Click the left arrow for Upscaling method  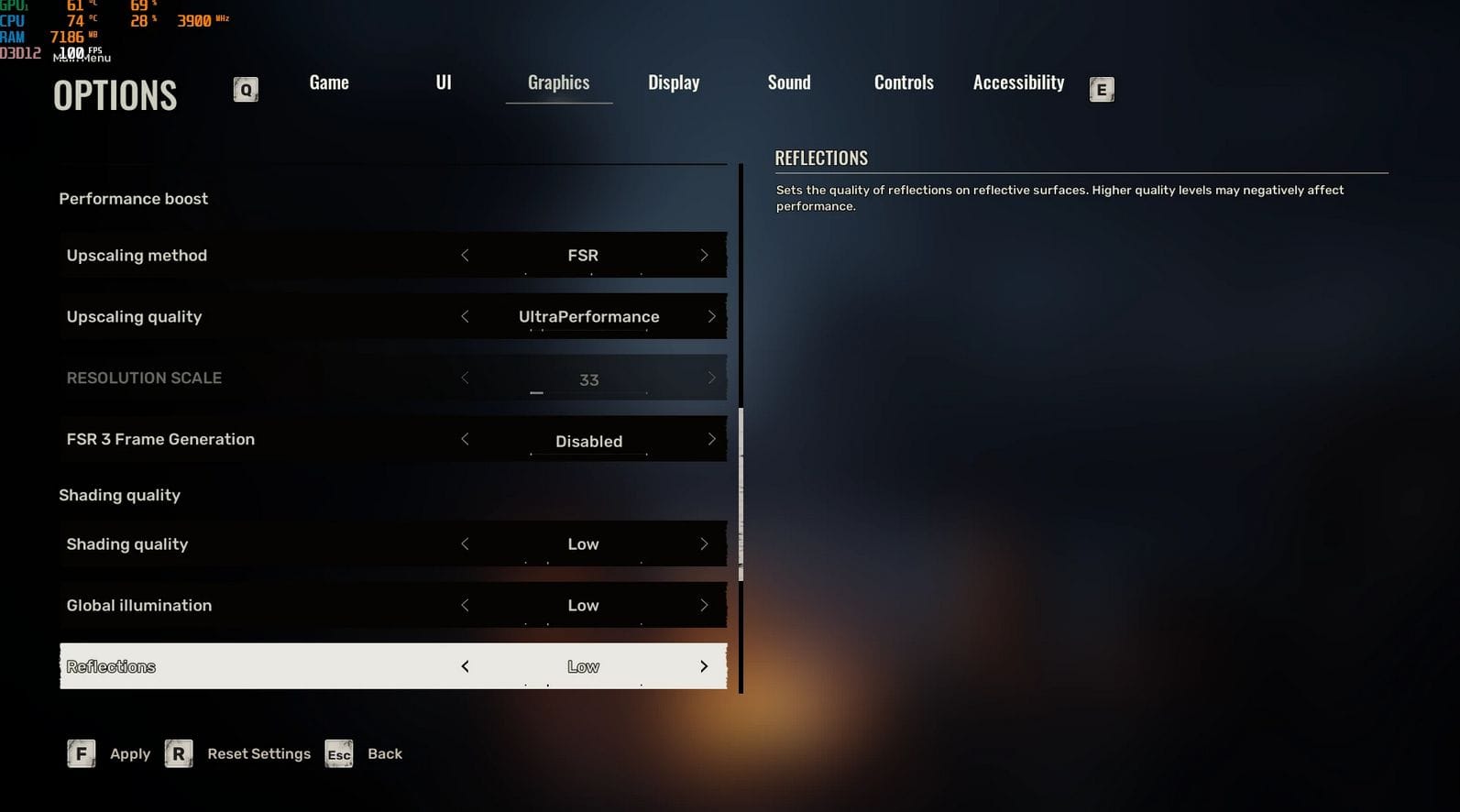point(465,256)
